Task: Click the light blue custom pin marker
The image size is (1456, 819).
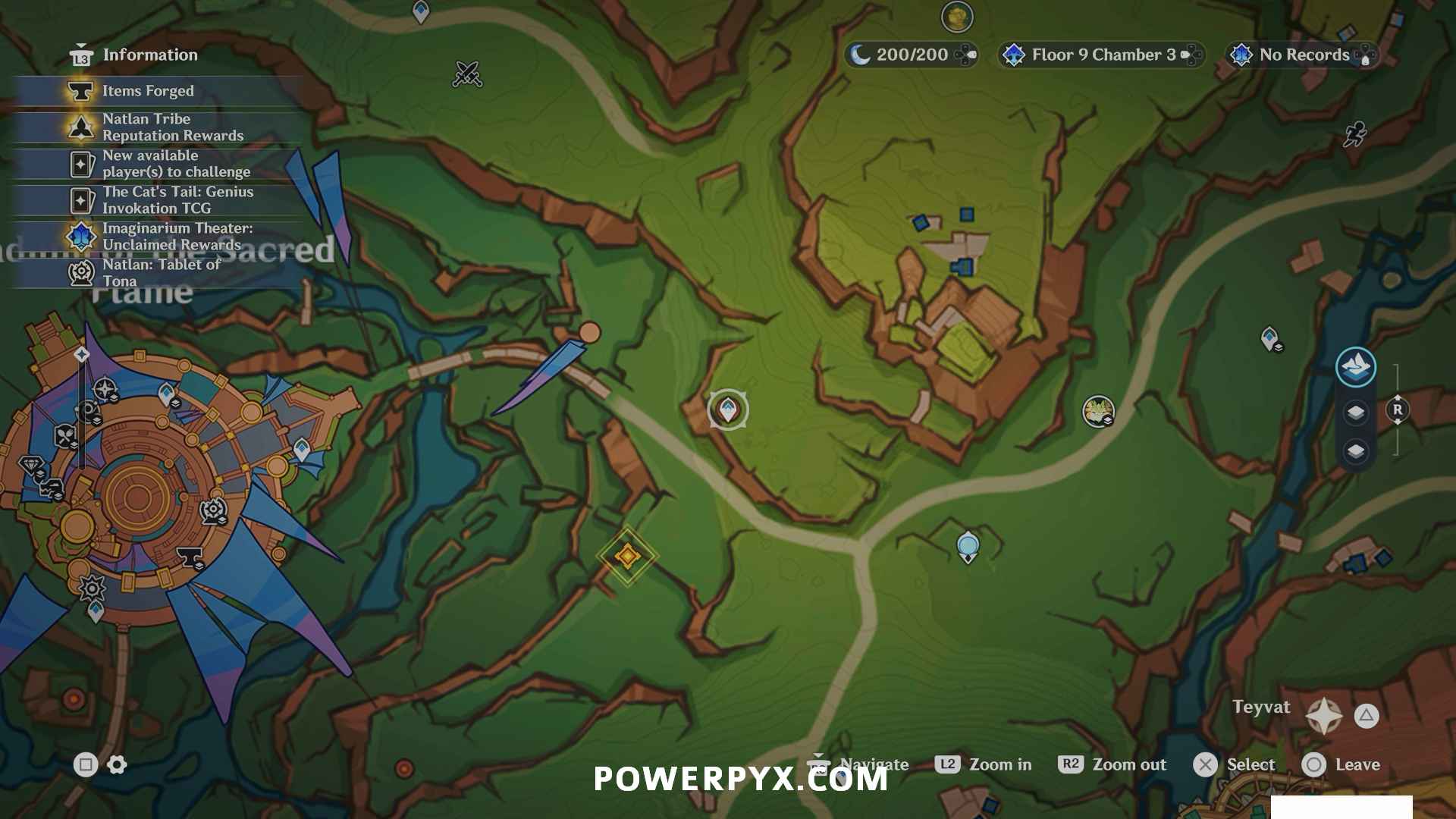Action: [x=968, y=546]
